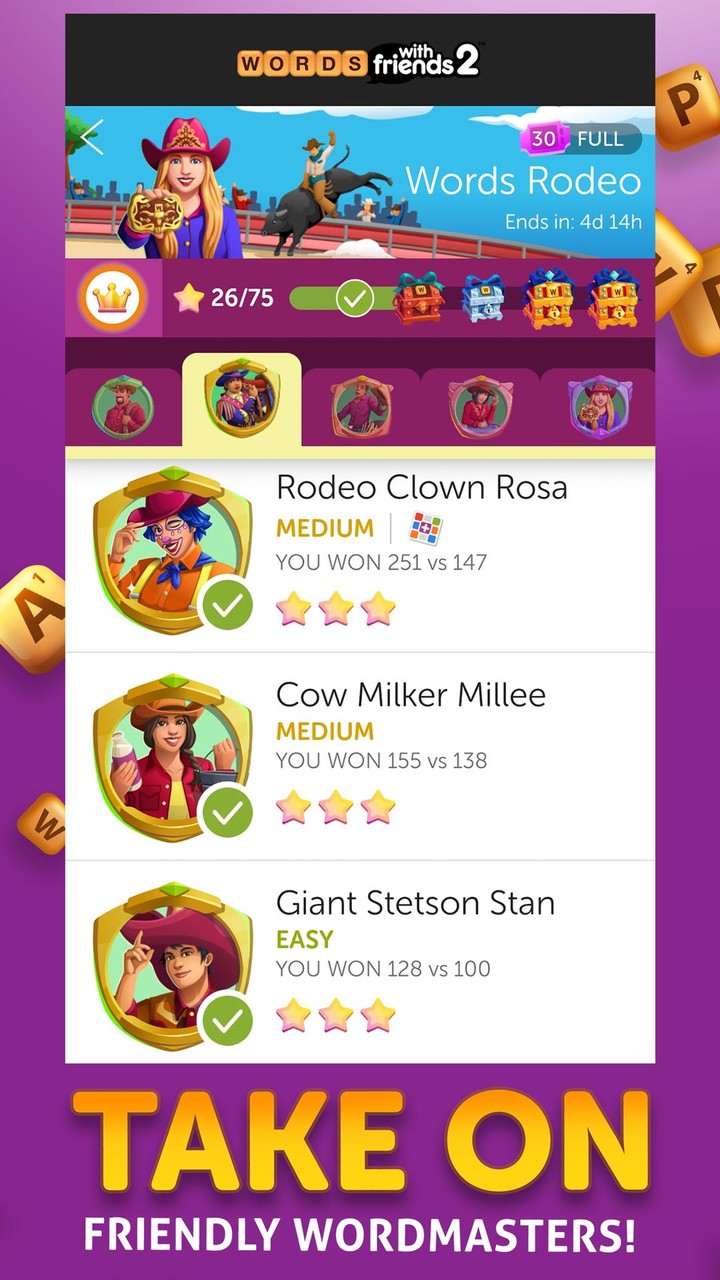Go back using the white arrow
The width and height of the screenshot is (720, 1280).
[92, 138]
